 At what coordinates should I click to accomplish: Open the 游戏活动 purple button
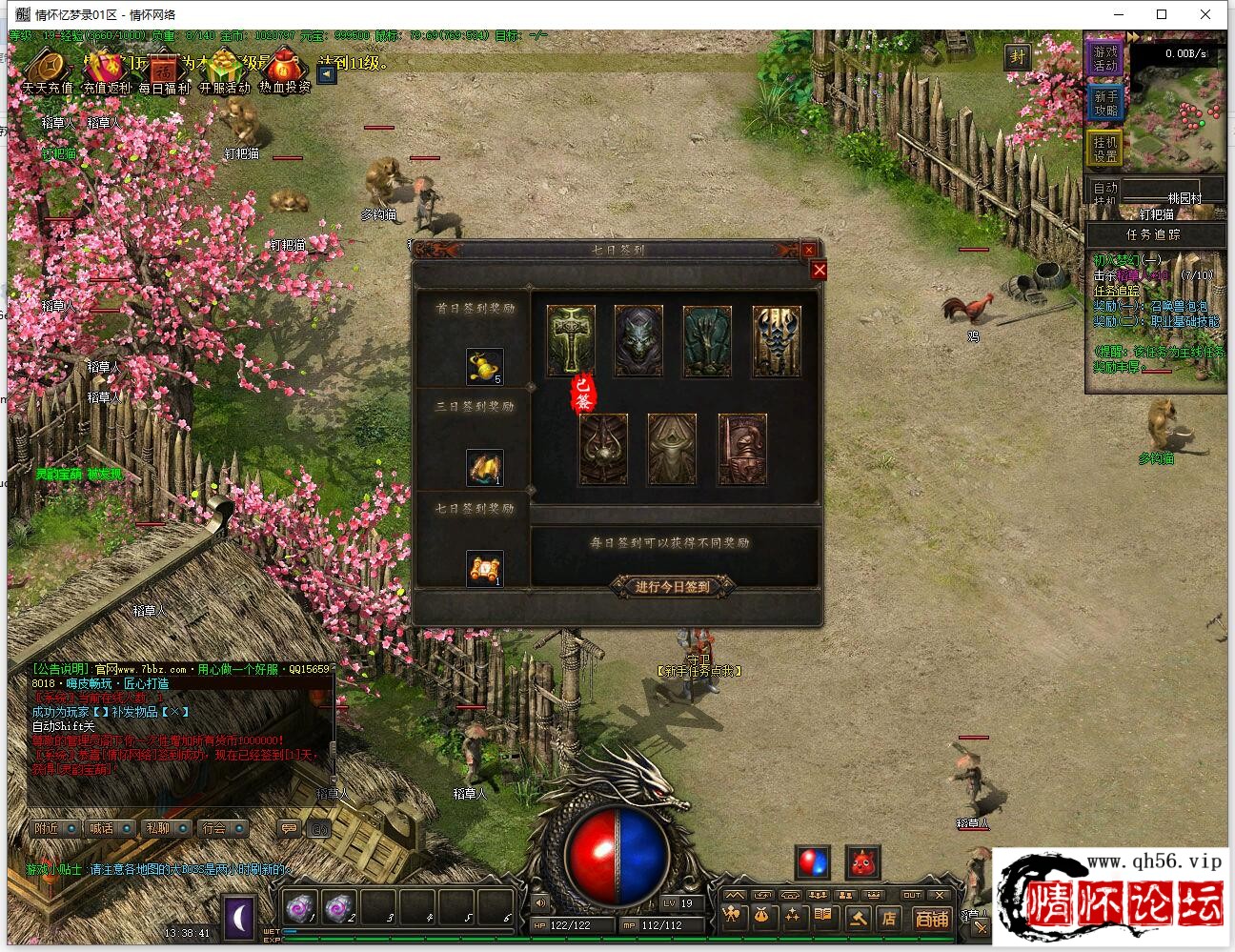[x=1105, y=58]
